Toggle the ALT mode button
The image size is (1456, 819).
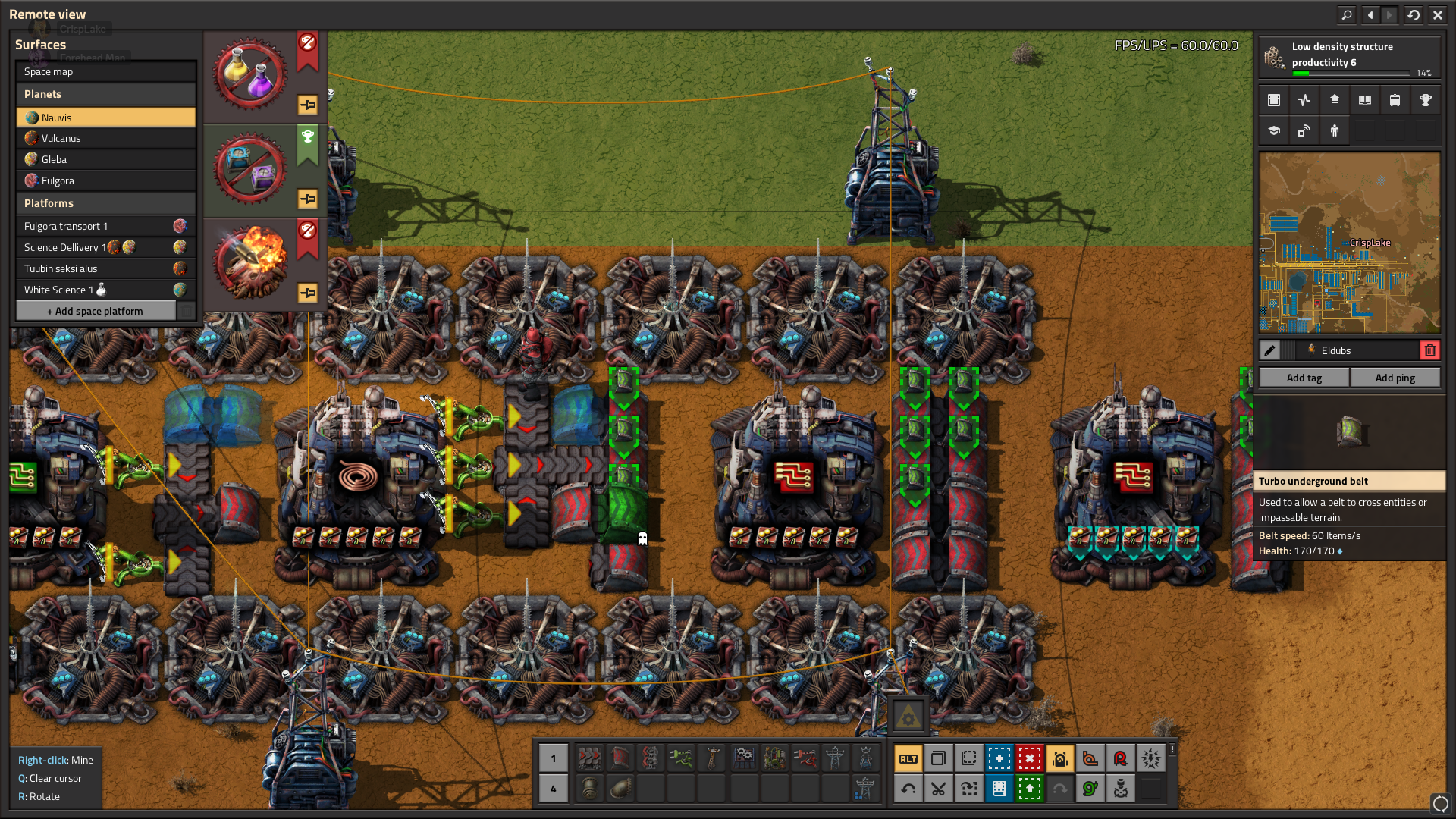pyautogui.click(x=908, y=758)
